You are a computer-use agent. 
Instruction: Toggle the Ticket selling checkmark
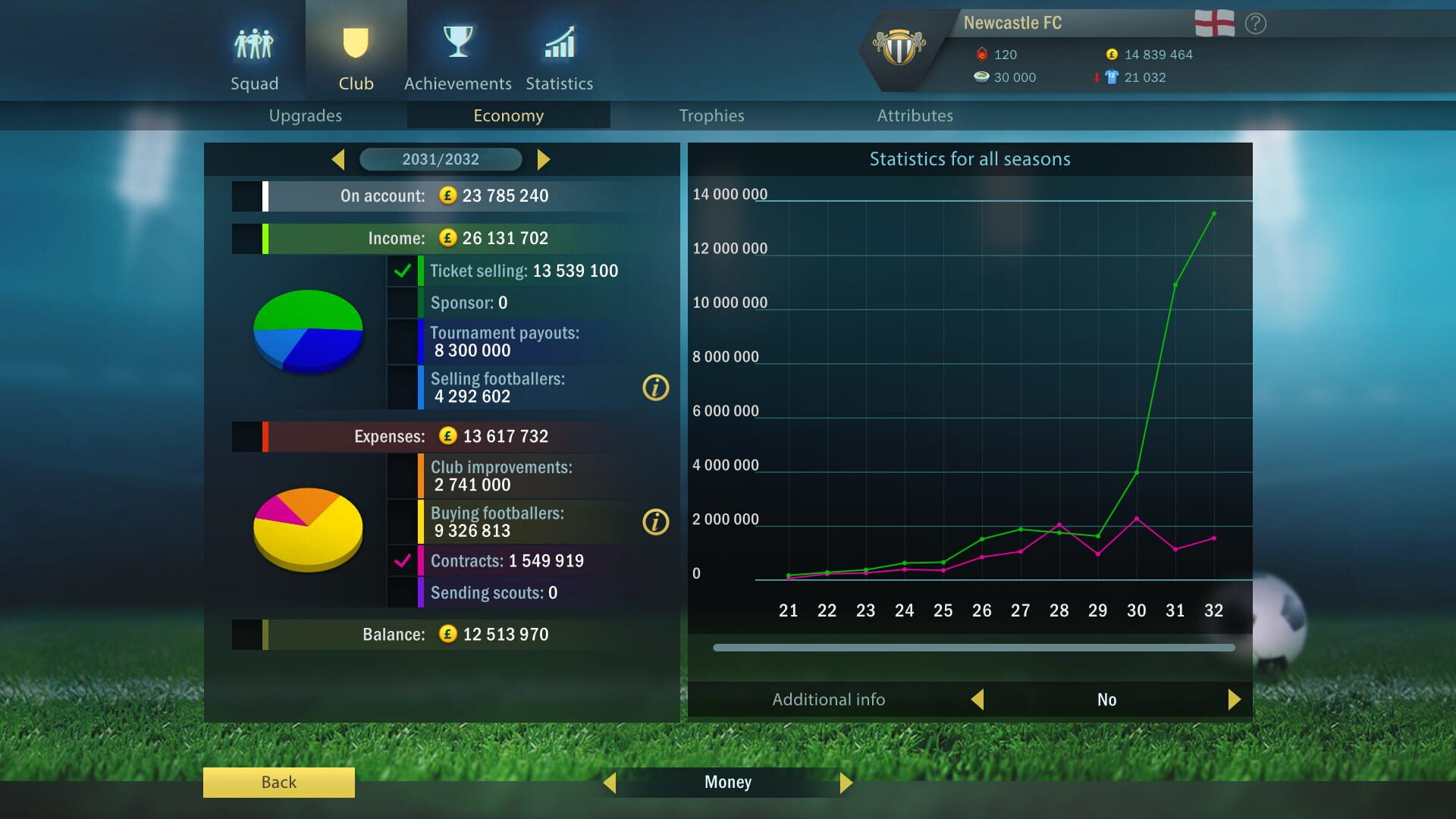pos(402,270)
